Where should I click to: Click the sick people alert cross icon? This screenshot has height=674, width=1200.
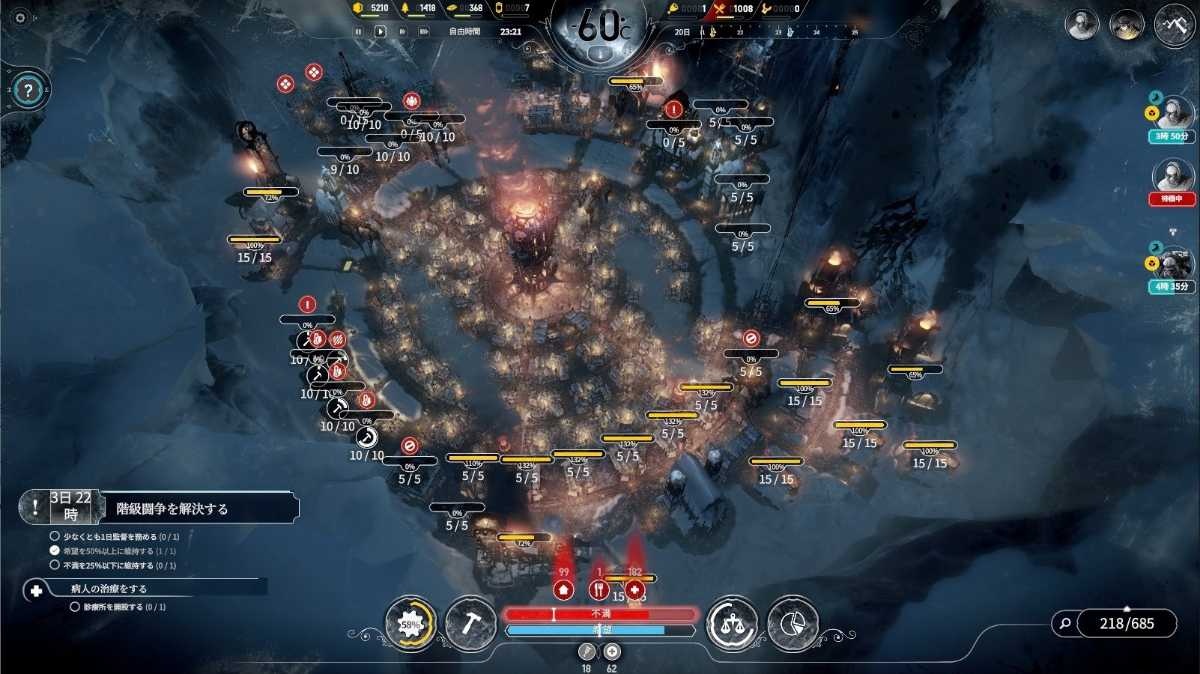(x=634, y=589)
